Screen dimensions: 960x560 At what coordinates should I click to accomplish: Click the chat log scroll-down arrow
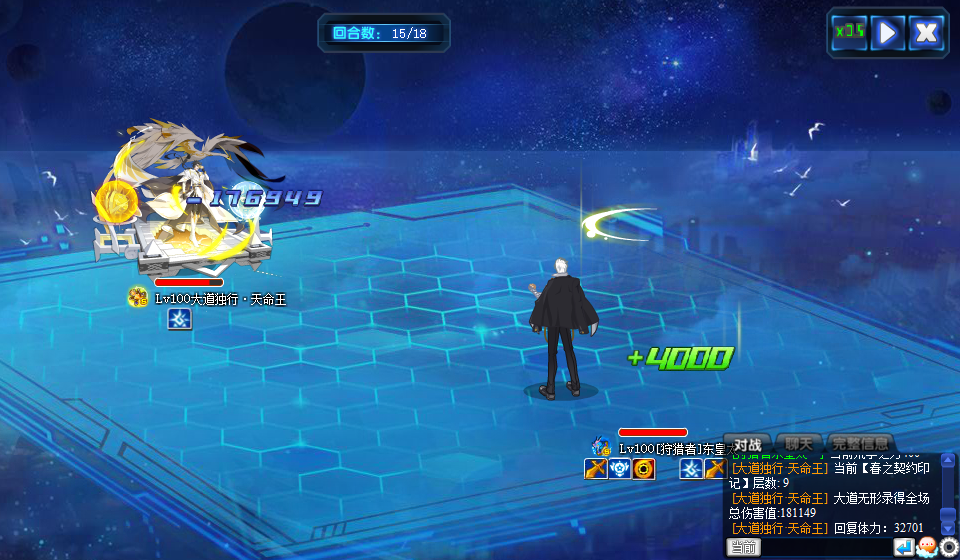click(x=948, y=527)
